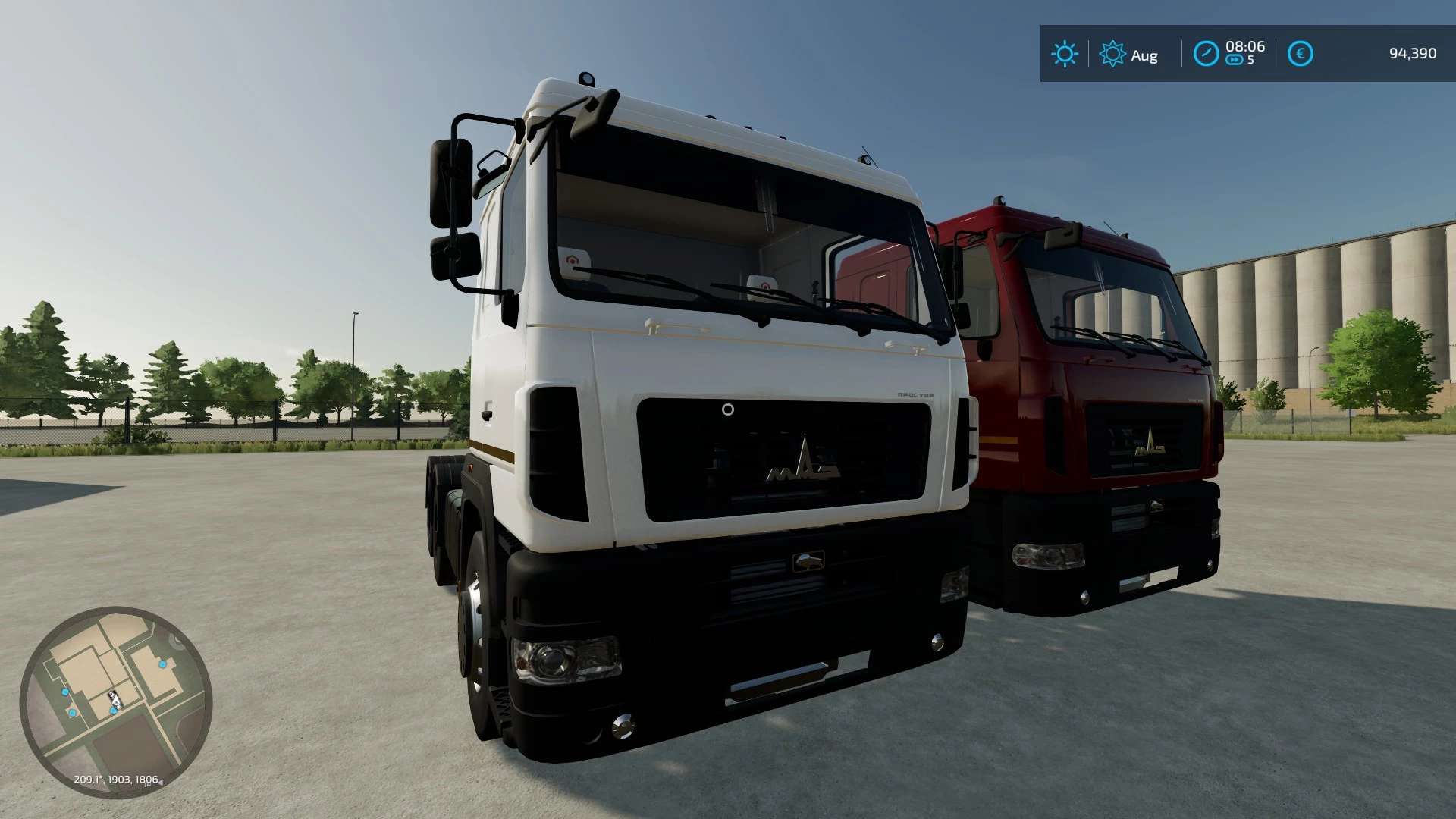Image resolution: width=1456 pixels, height=819 pixels.
Task: Click the coordinates text 209.1, 1903, 1806
Action: coord(115,780)
